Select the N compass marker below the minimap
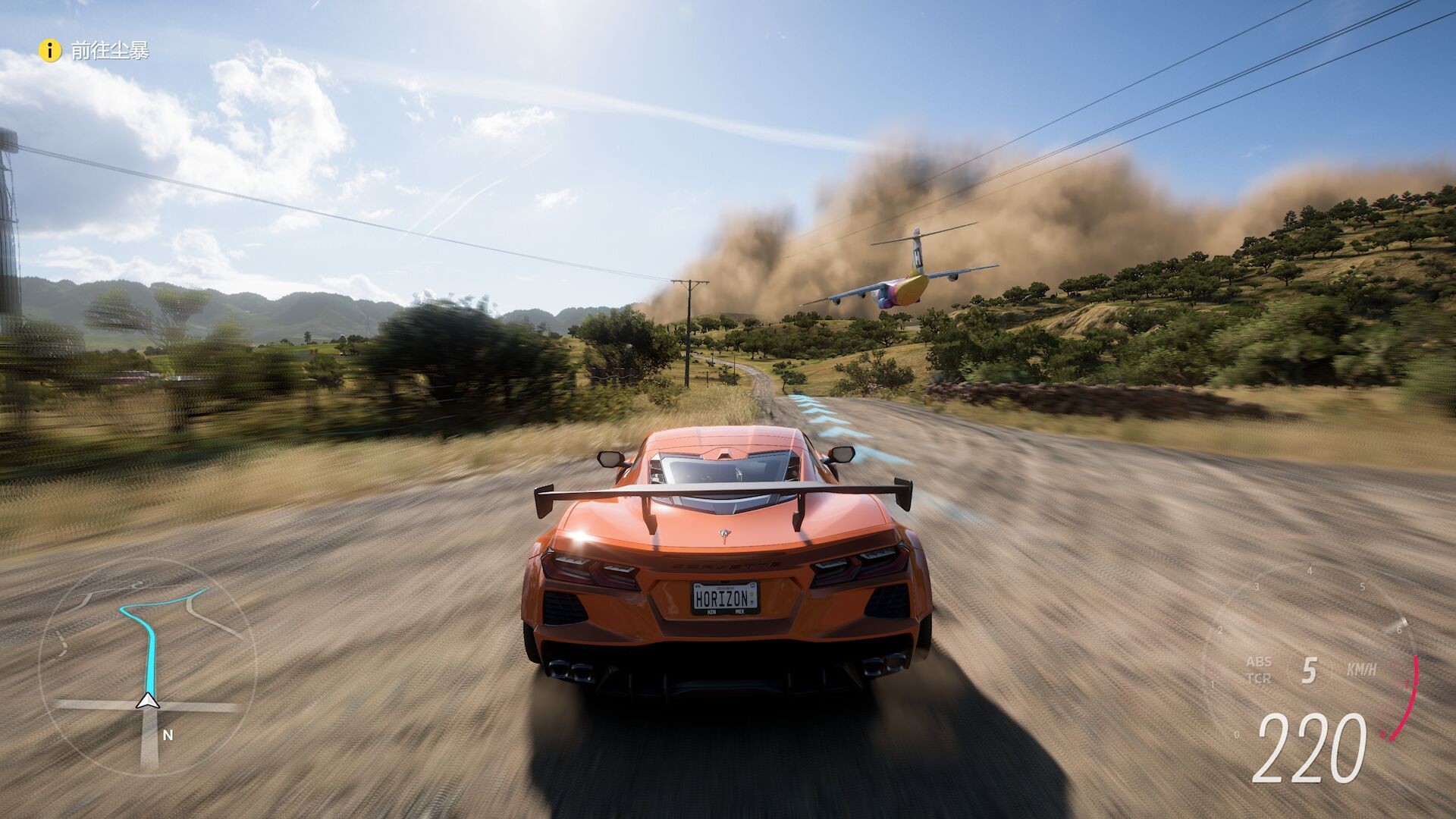Image resolution: width=1456 pixels, height=819 pixels. click(x=167, y=736)
